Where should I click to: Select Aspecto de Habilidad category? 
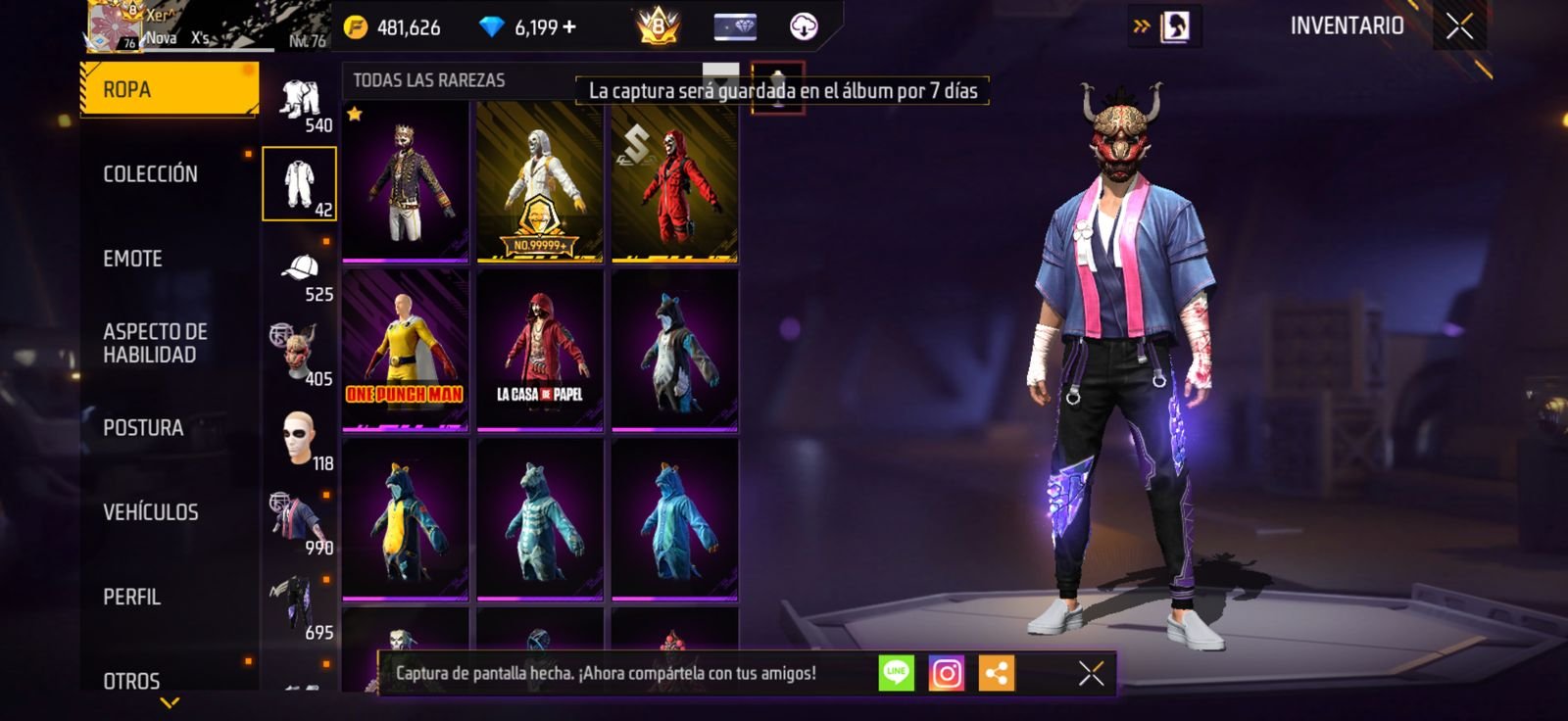pos(155,343)
